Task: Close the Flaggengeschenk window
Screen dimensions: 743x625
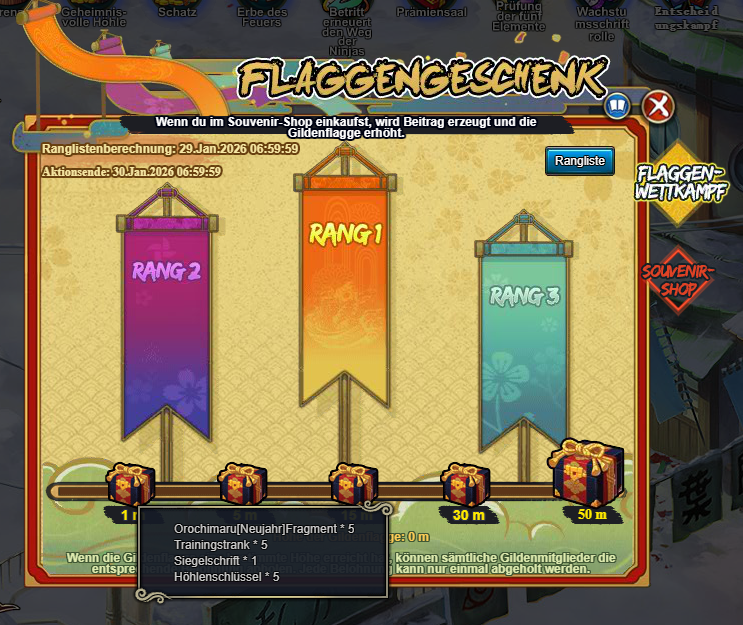Action: [657, 106]
